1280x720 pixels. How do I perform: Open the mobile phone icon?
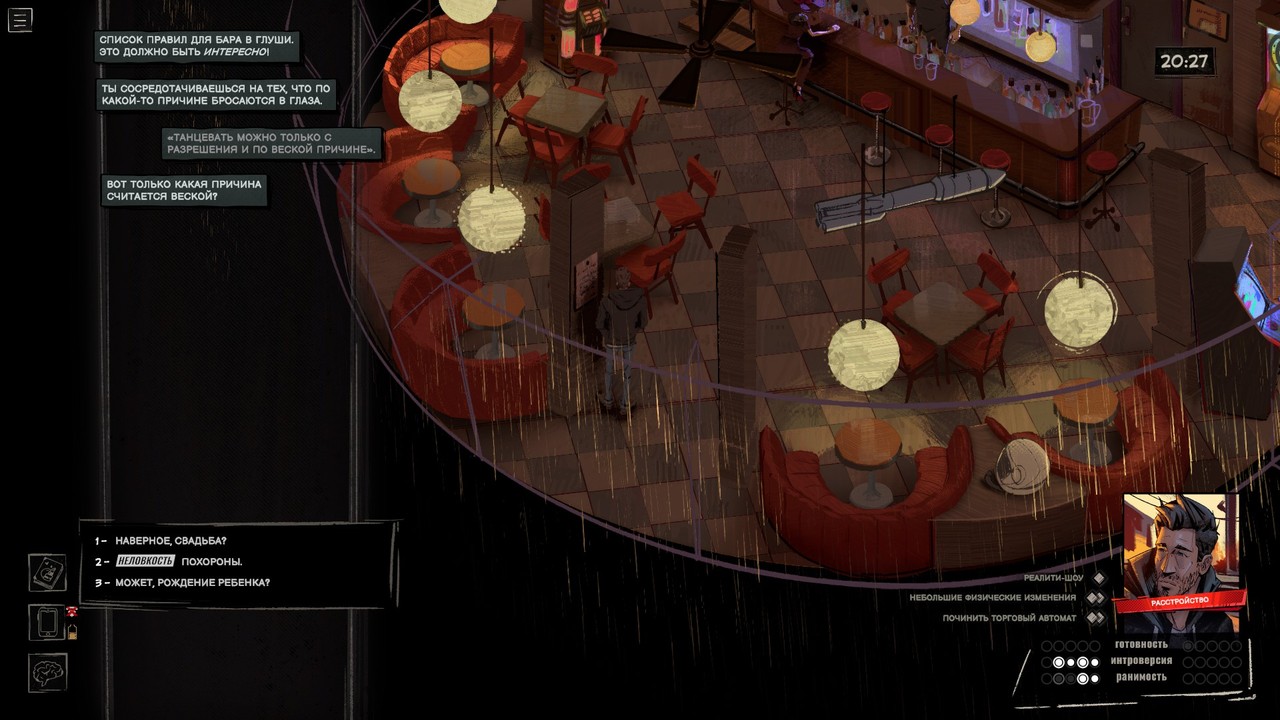(47, 622)
